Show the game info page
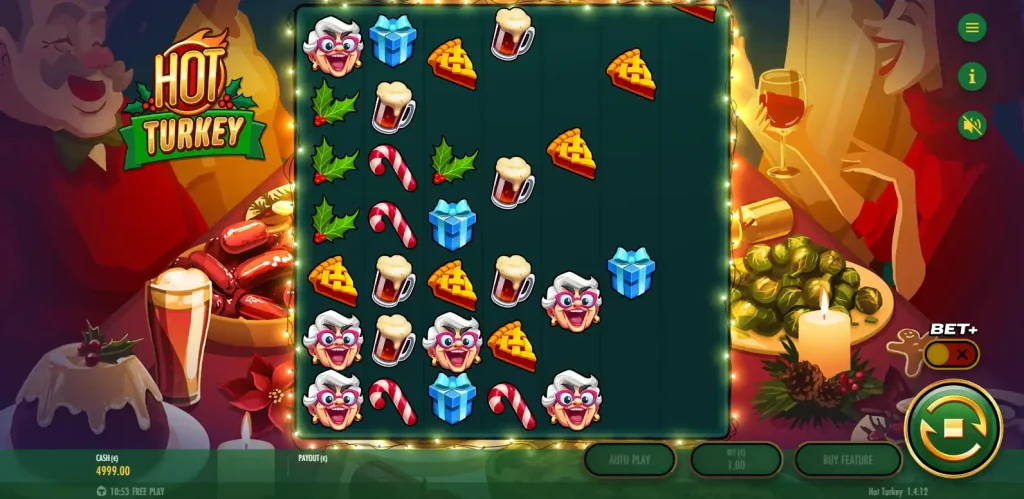The image size is (1024, 499). (x=971, y=76)
